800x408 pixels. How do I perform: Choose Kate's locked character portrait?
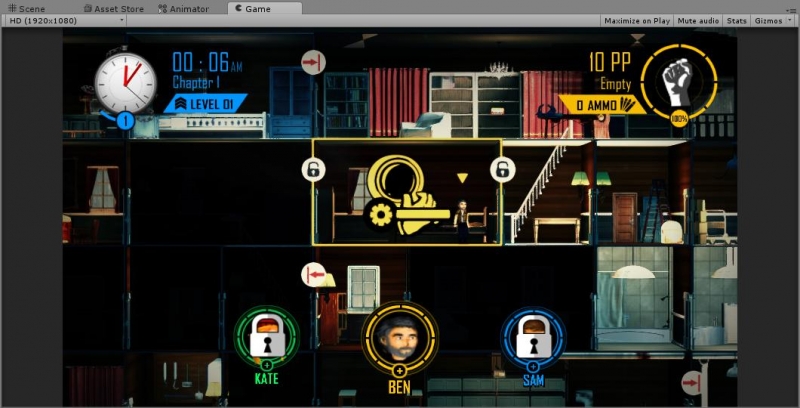(x=267, y=337)
